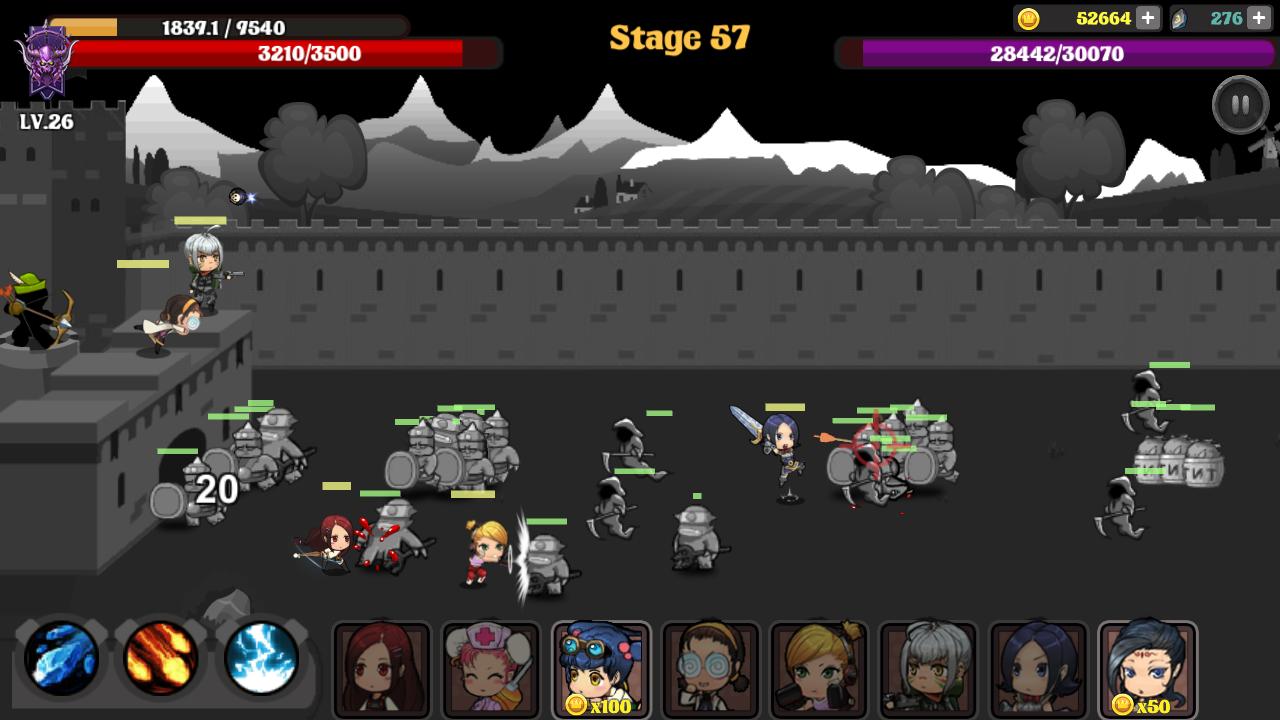Select the red-haired archer hero portrait
1280x720 pixels.
point(382,668)
